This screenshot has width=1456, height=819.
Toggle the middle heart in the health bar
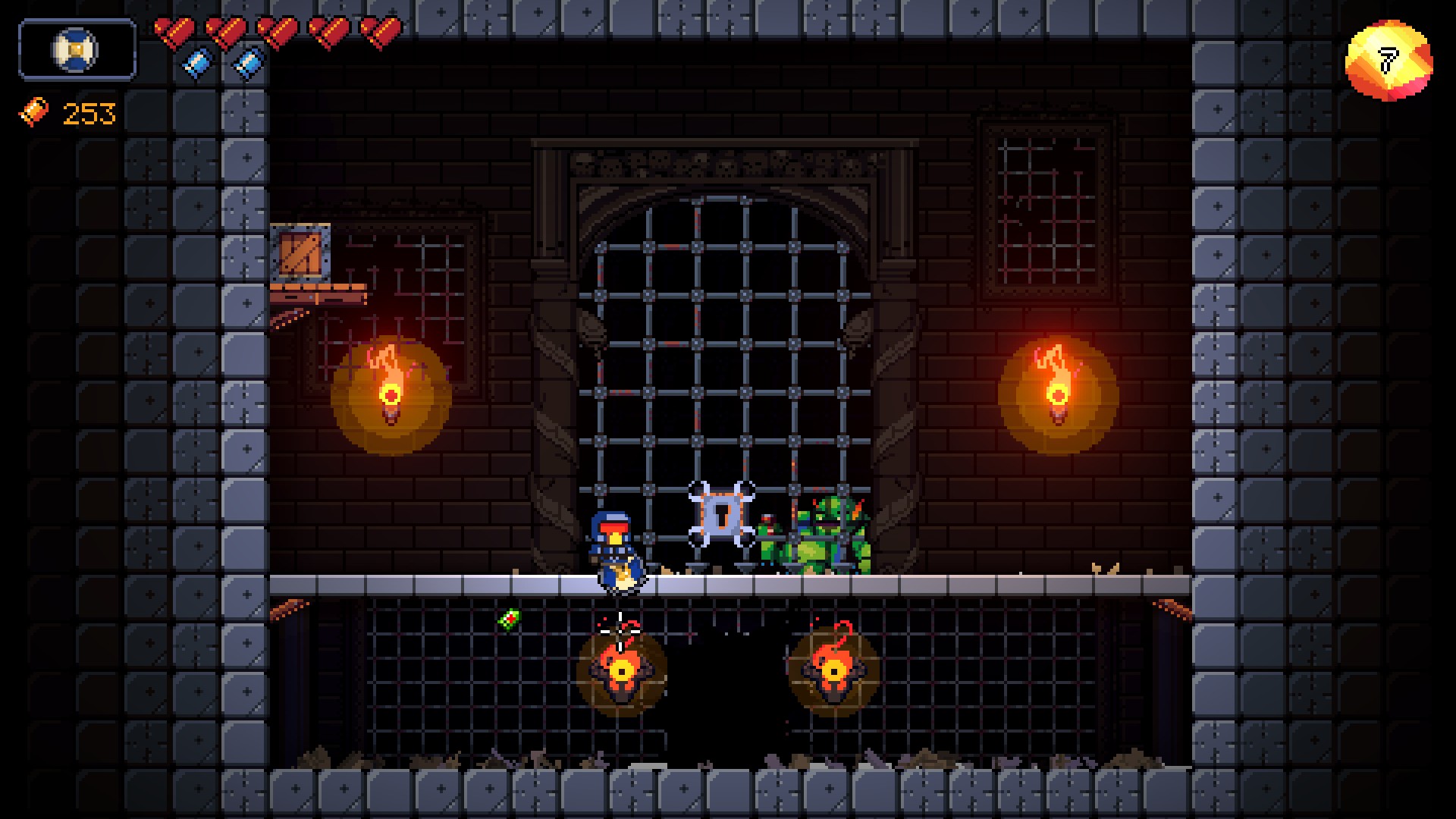[x=277, y=31]
